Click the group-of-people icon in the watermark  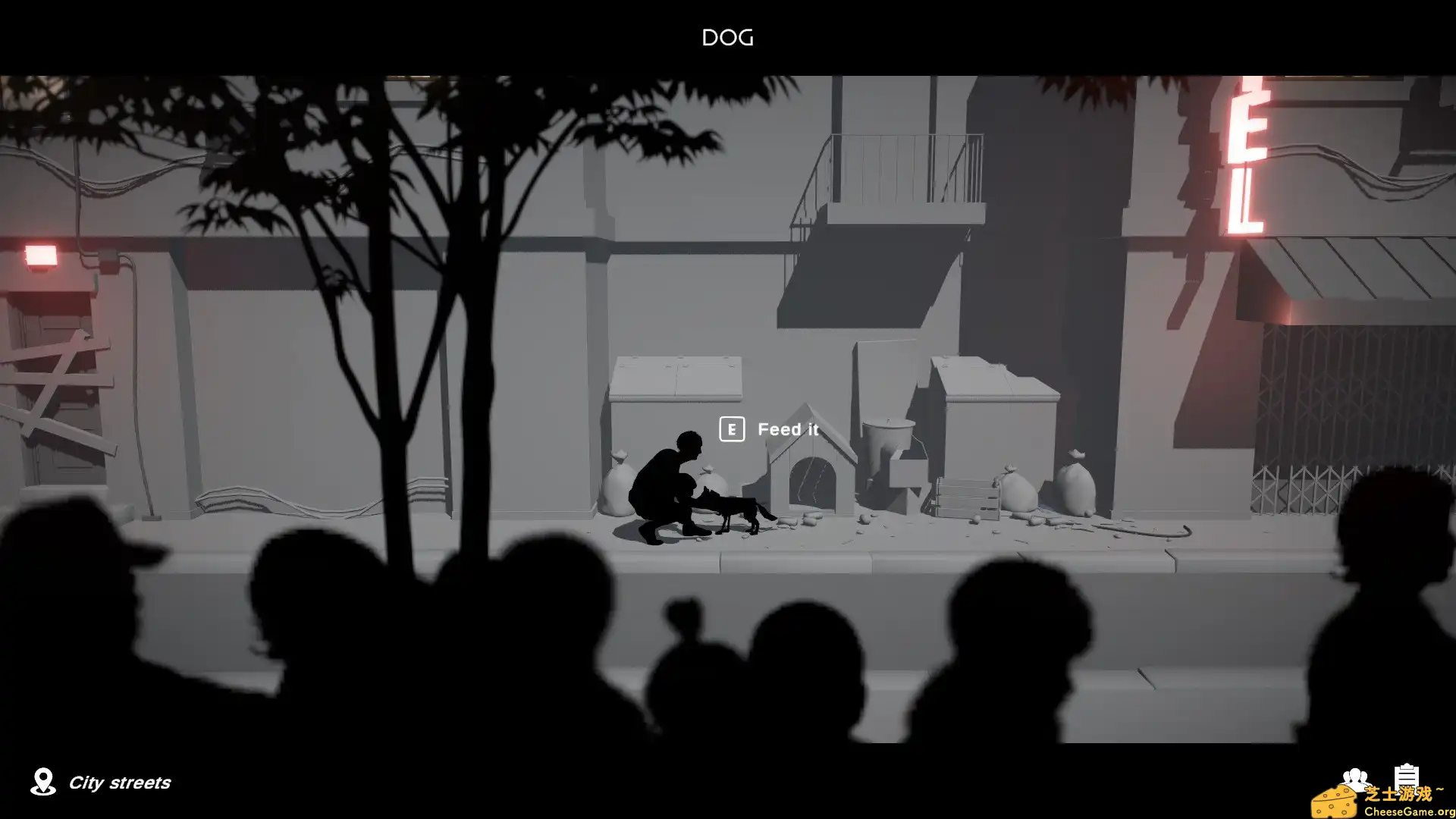click(1354, 780)
